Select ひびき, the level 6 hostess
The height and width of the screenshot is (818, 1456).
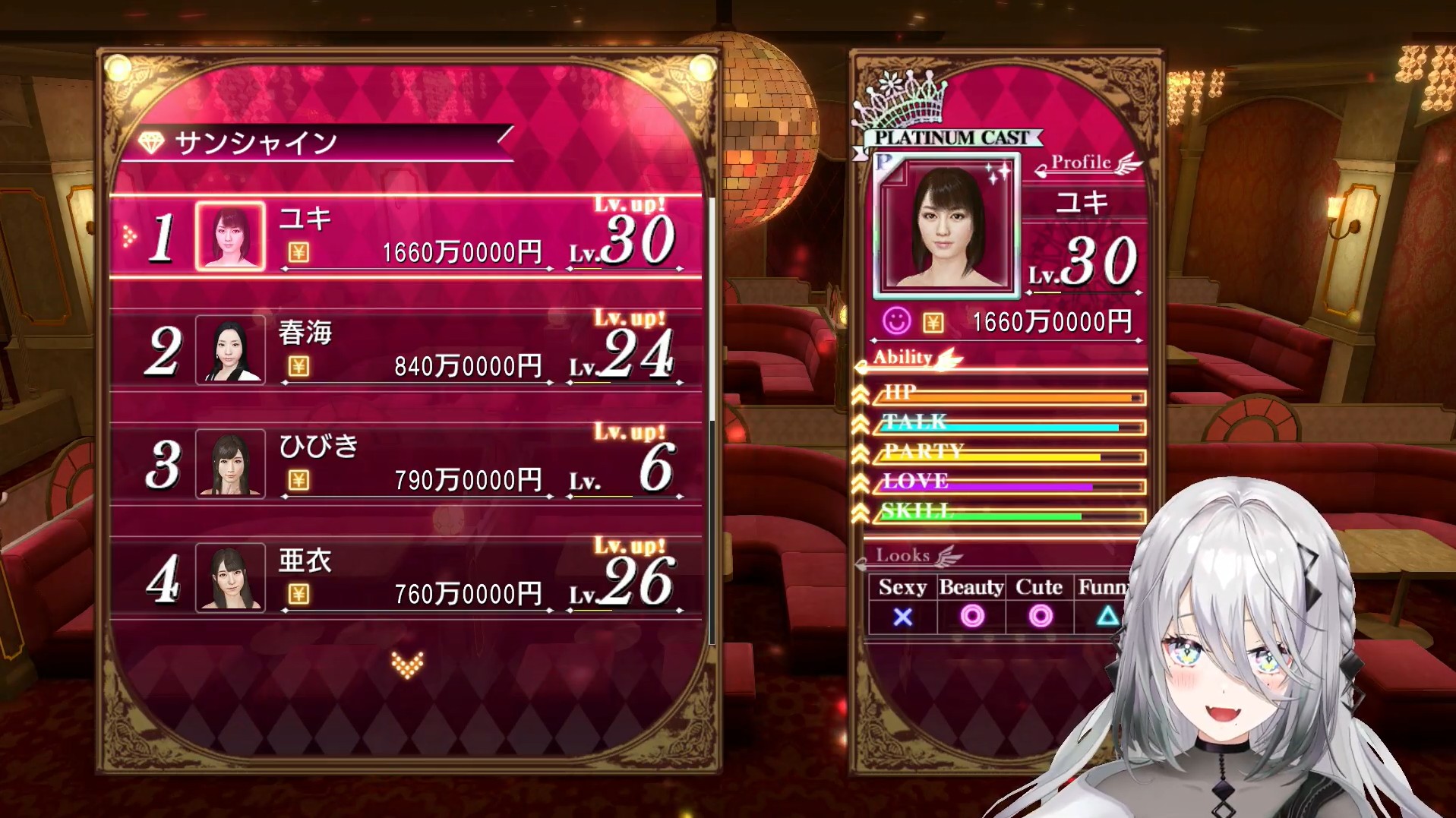point(406,464)
